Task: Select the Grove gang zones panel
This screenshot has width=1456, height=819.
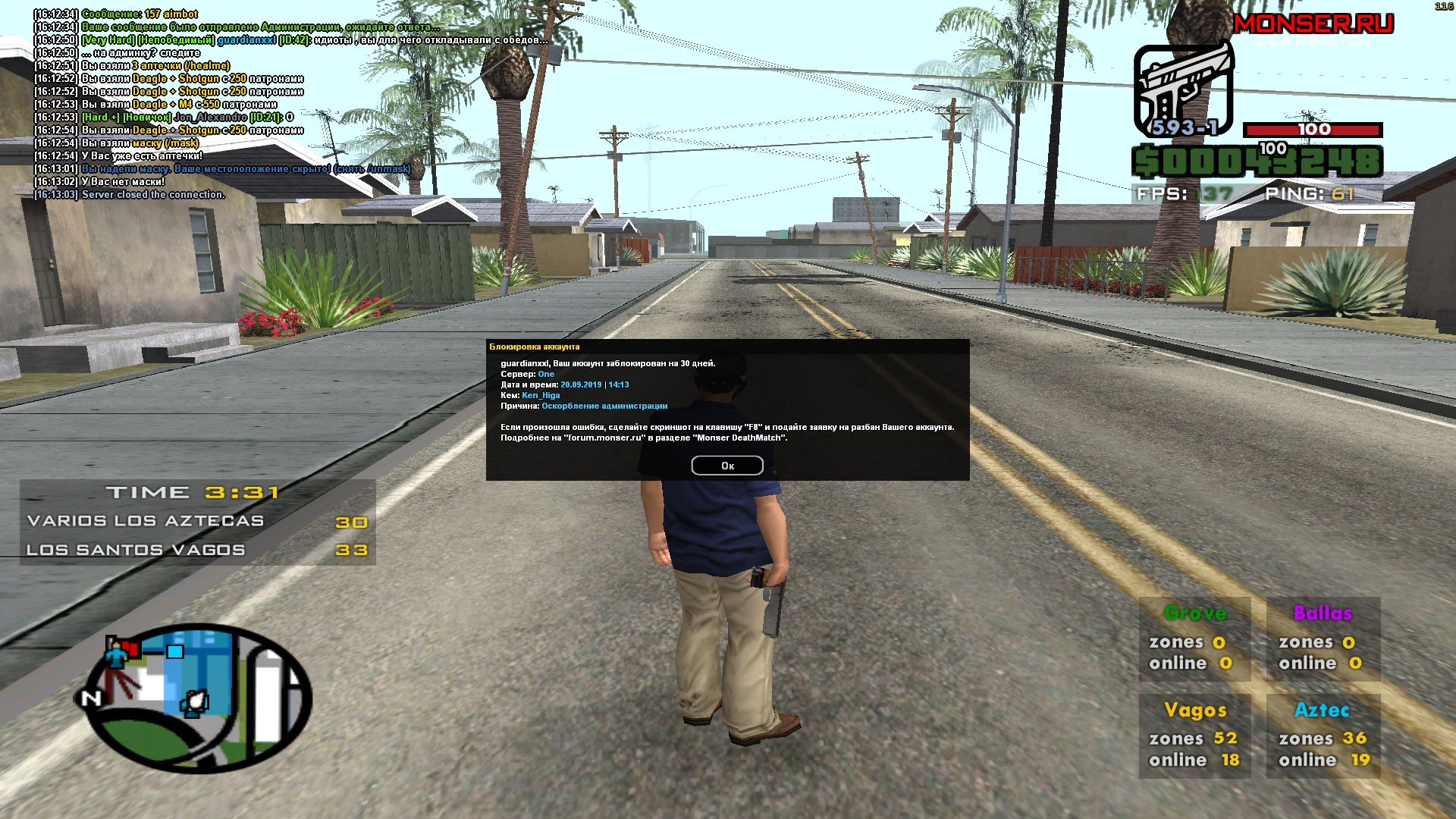Action: pyautogui.click(x=1194, y=639)
